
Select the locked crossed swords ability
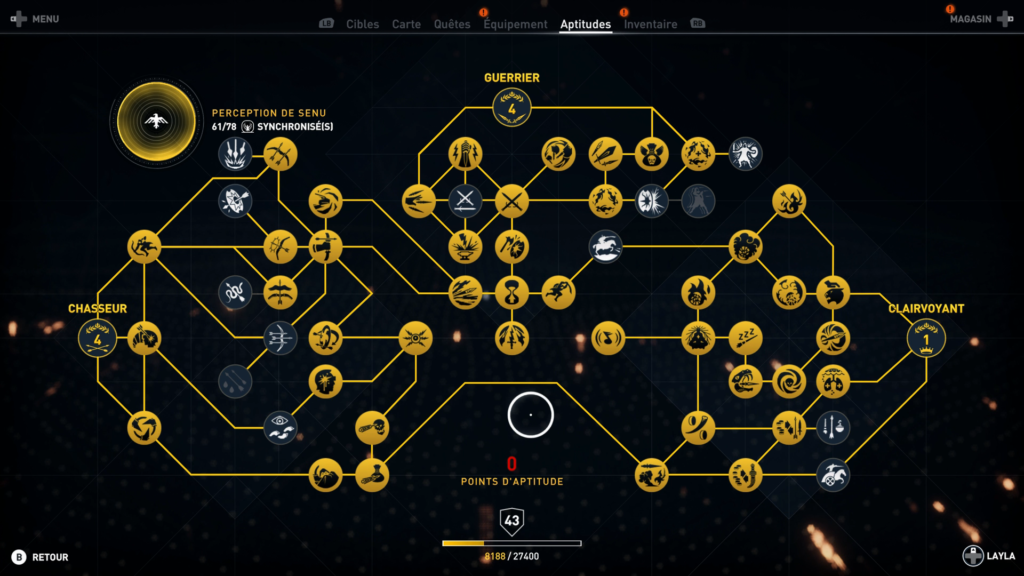465,201
